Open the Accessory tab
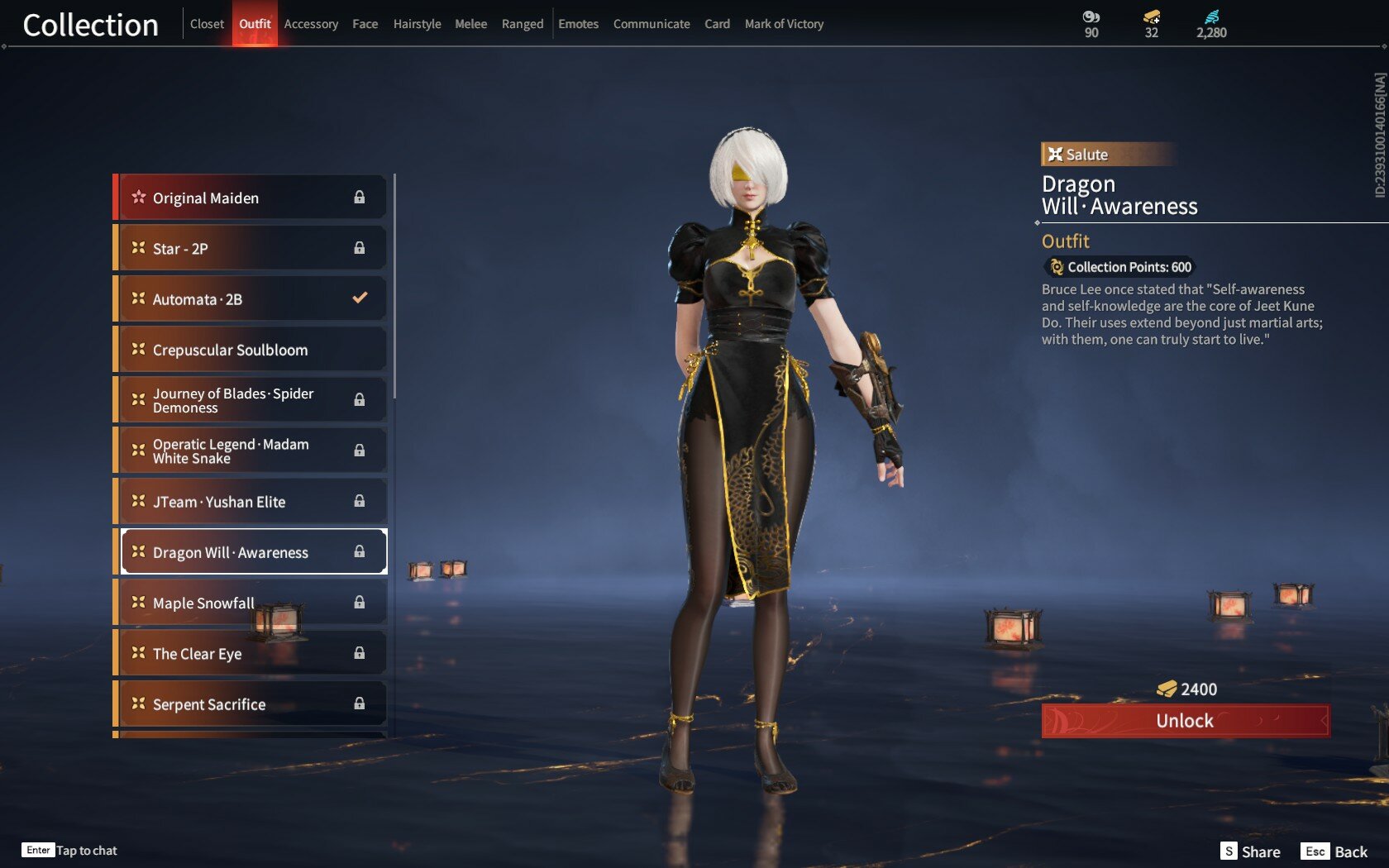The height and width of the screenshot is (868, 1389). coord(311,24)
